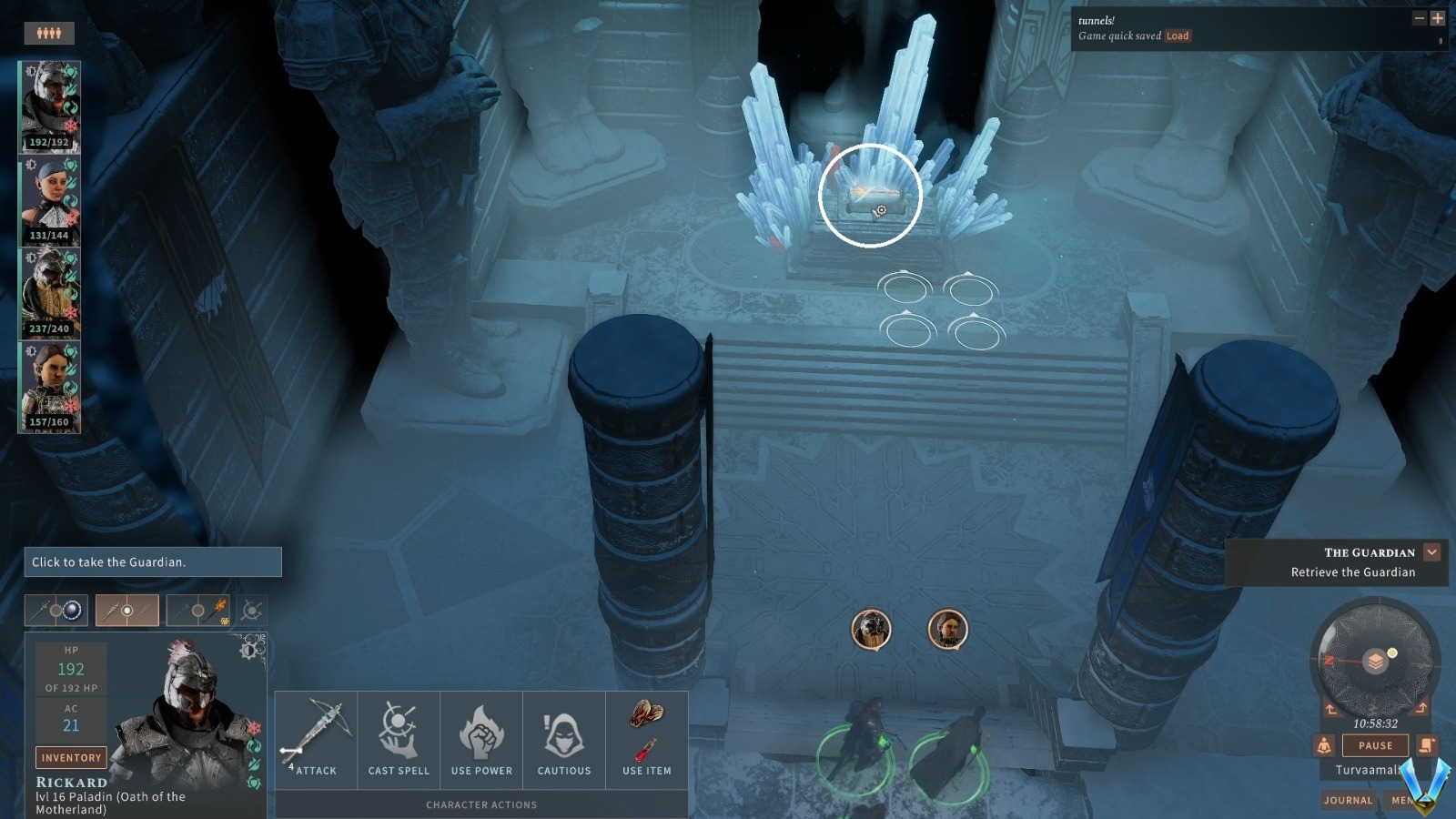1456x819 pixels.
Task: Select the left character portrait above the party
Action: (x=871, y=628)
